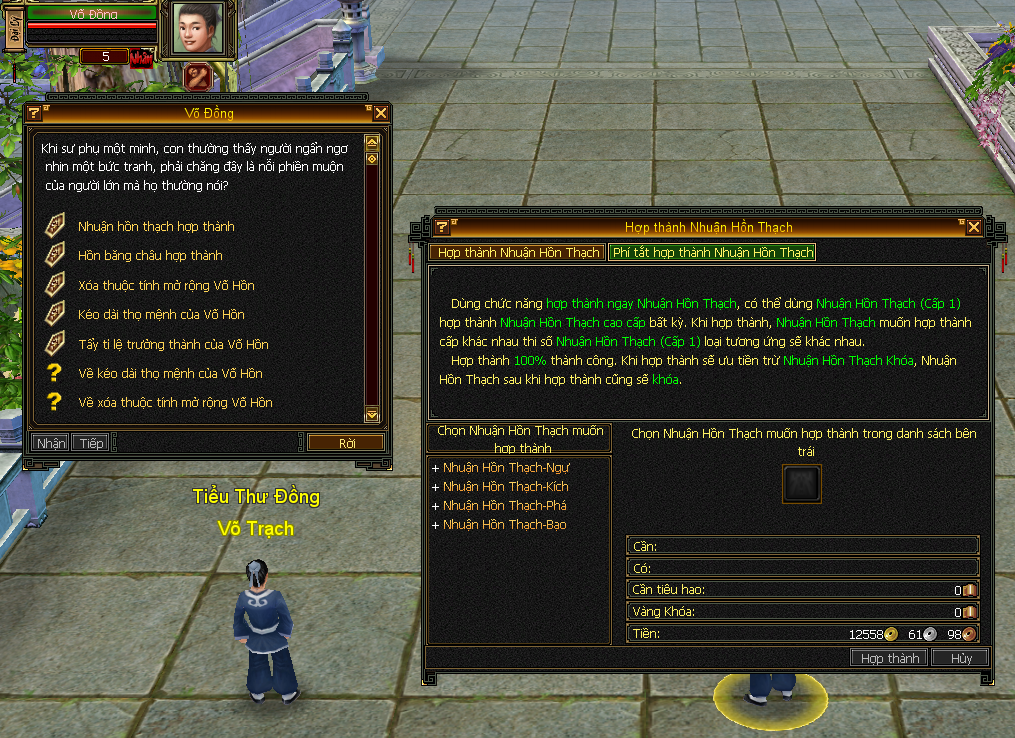
Task: Close the Võ Đồng dialogue window
Action: coord(381,113)
